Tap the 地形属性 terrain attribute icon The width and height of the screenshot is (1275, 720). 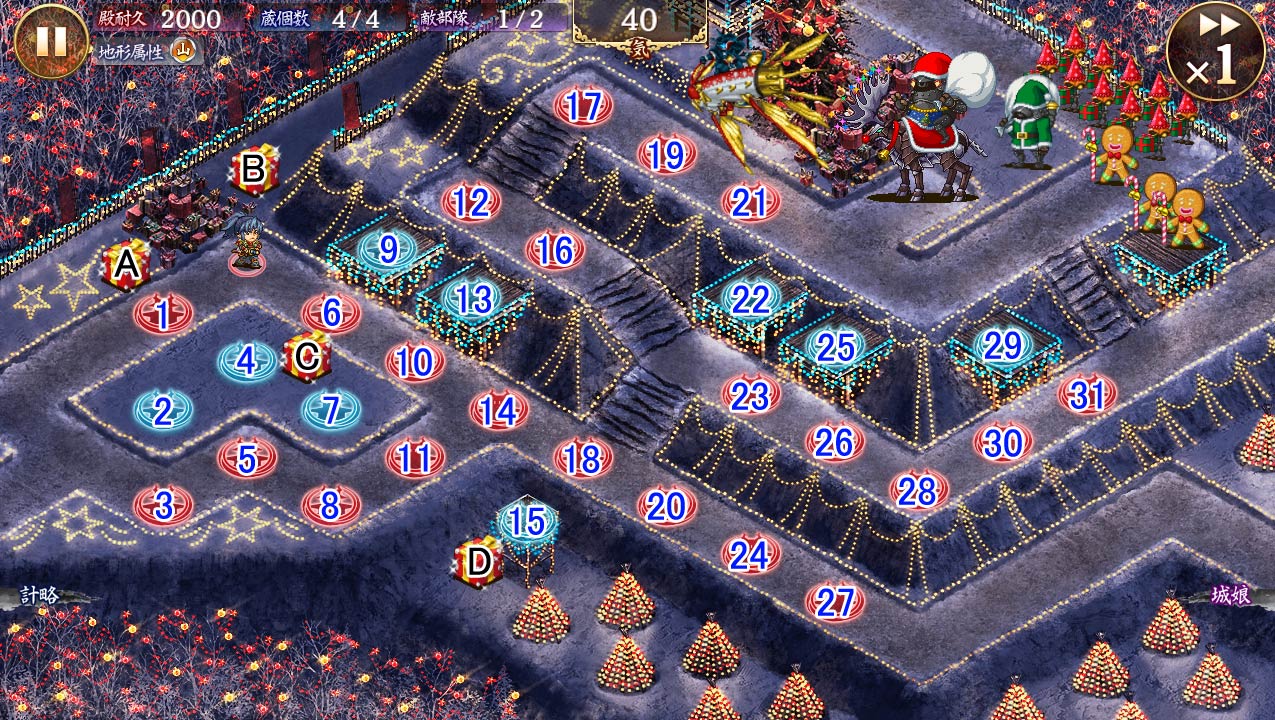(184, 50)
